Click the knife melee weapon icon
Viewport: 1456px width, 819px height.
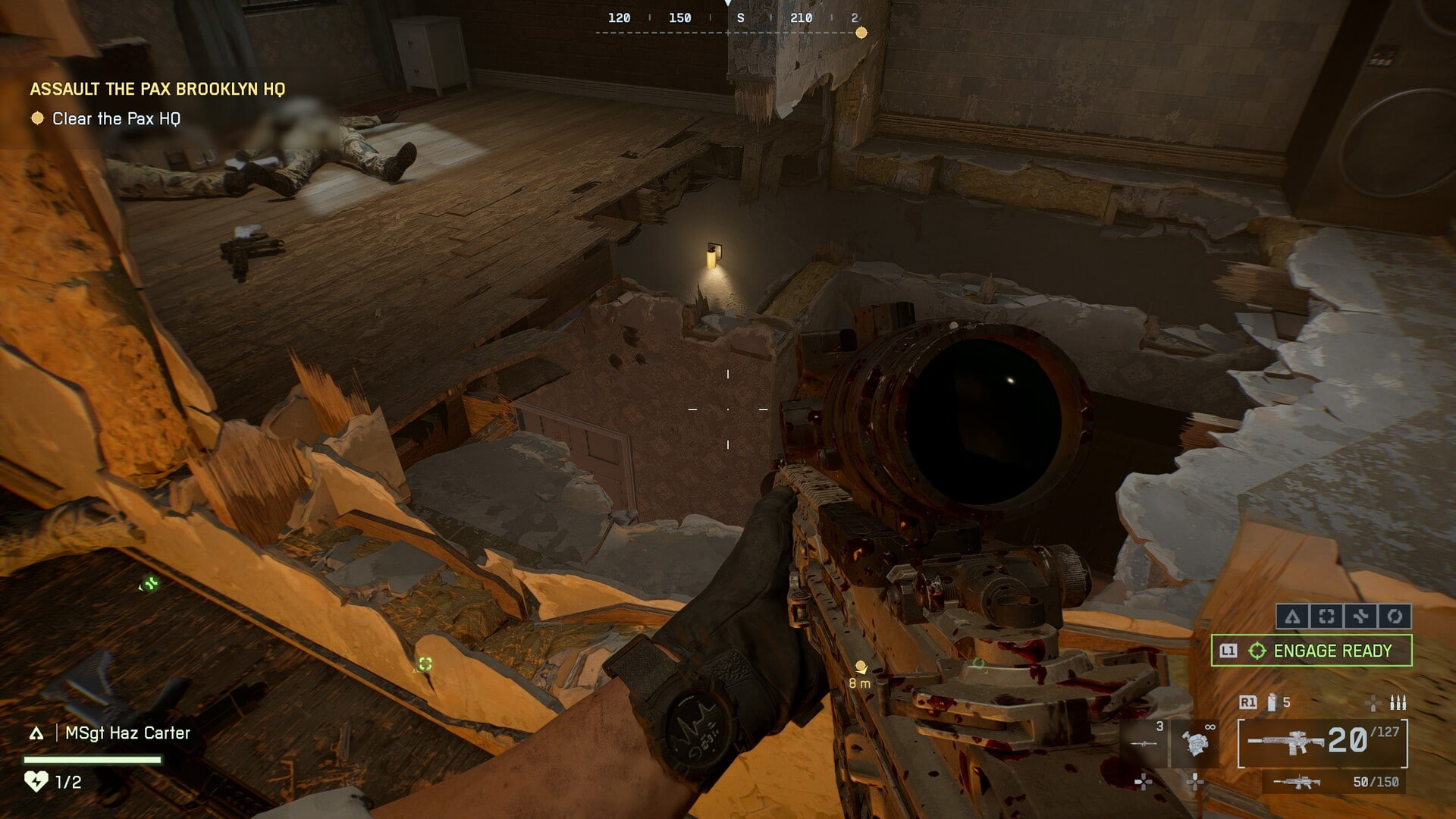point(1144,742)
